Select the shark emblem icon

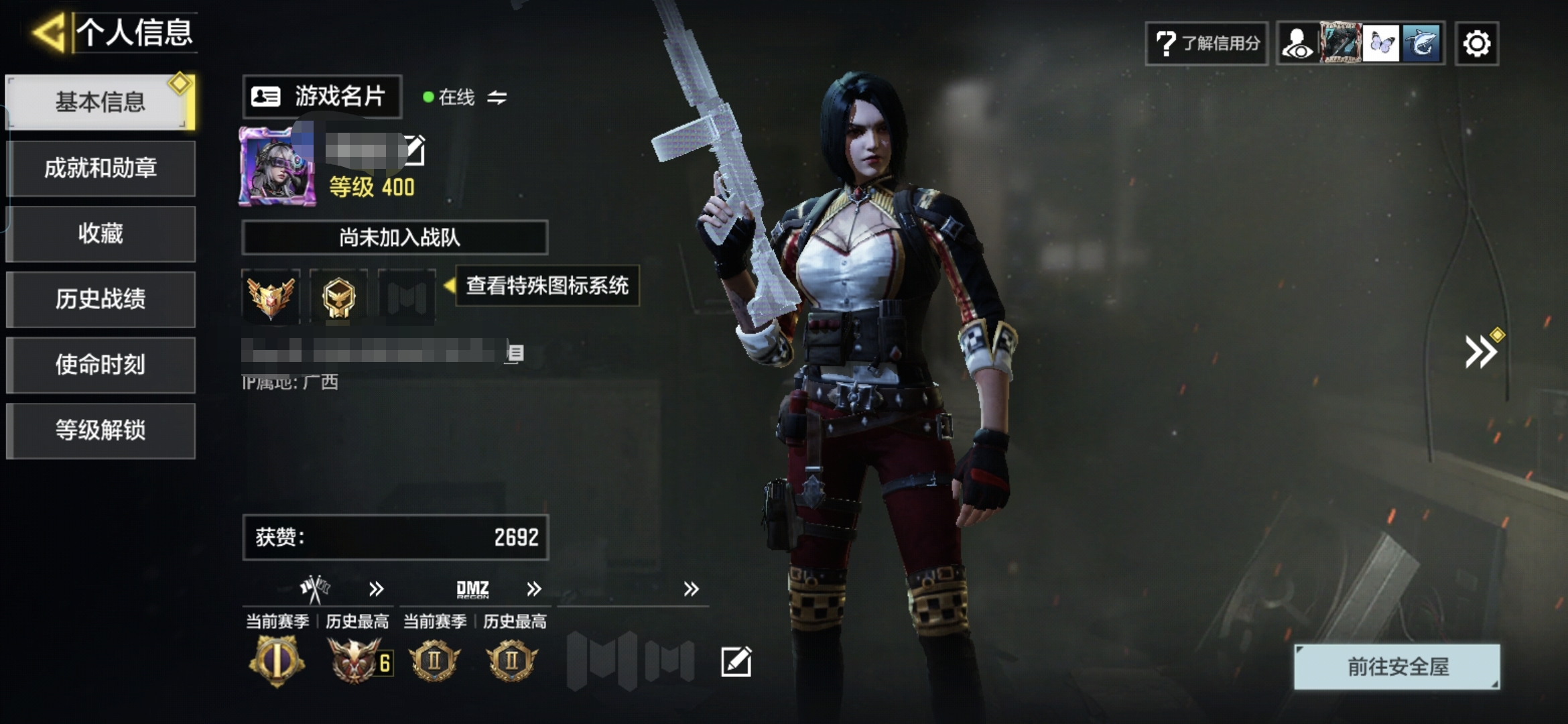pyautogui.click(x=1422, y=44)
